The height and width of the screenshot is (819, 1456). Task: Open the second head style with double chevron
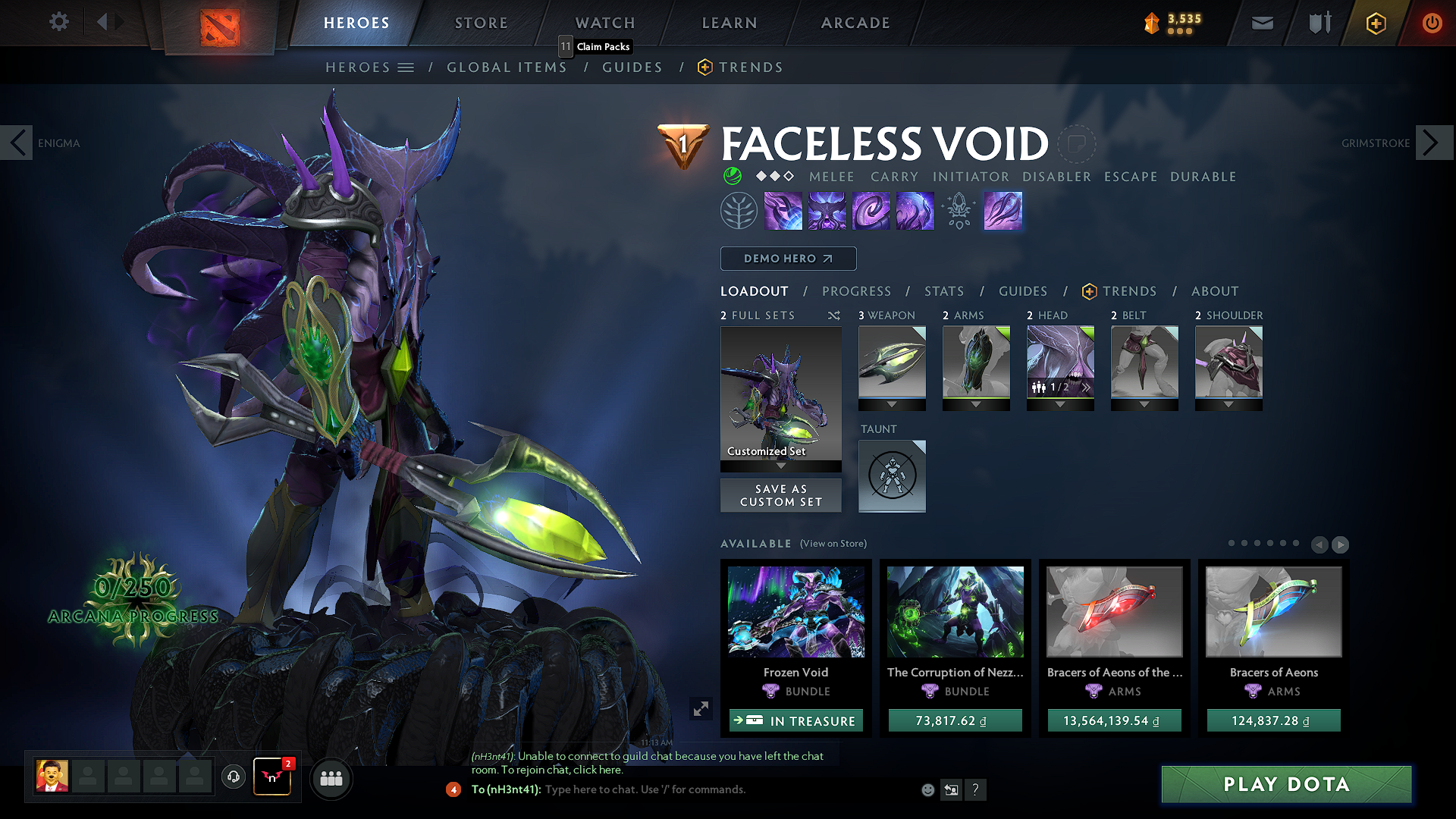pyautogui.click(x=1086, y=387)
